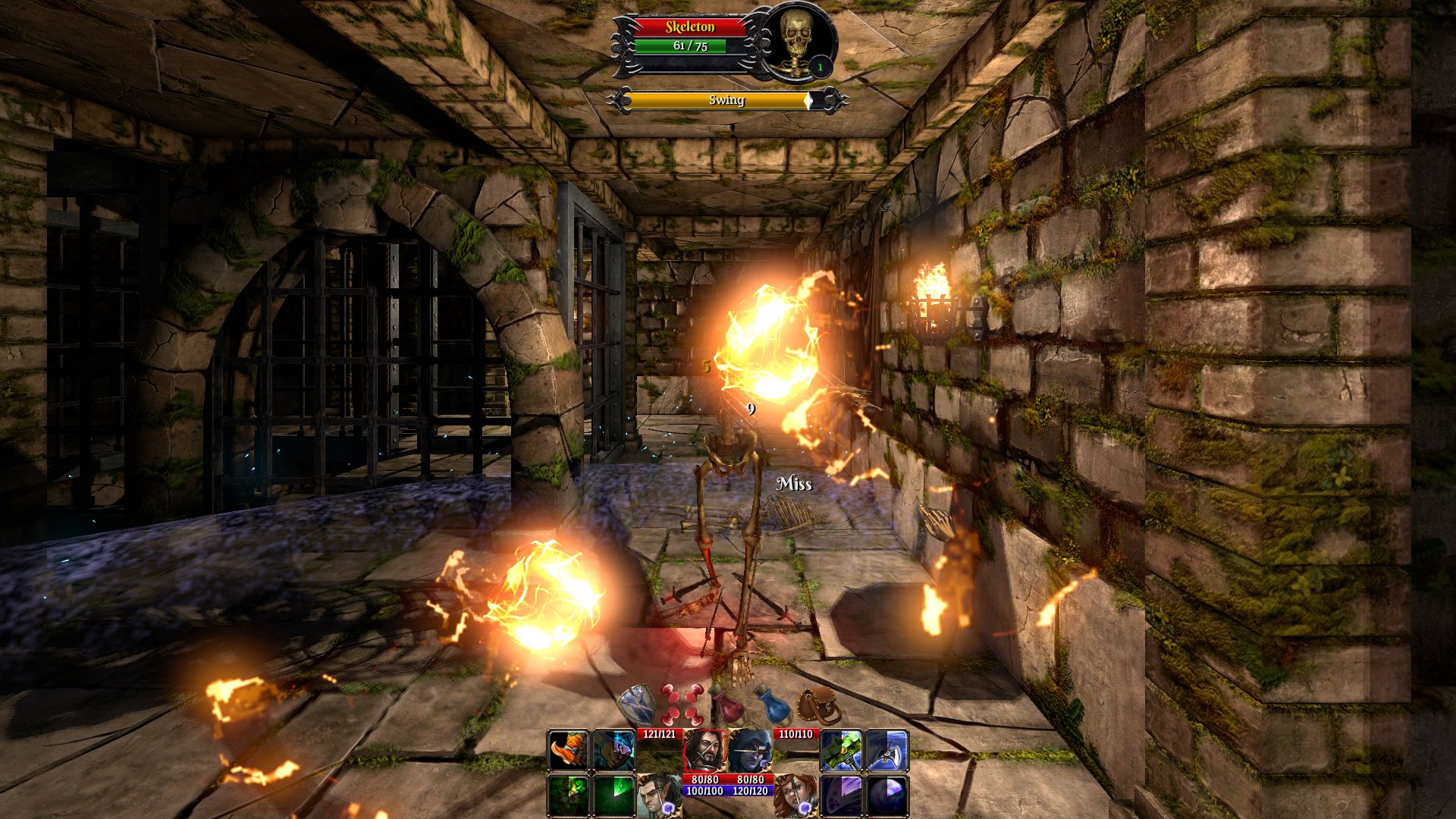Click the blue shield defend icon
1456x819 pixels.
635,705
